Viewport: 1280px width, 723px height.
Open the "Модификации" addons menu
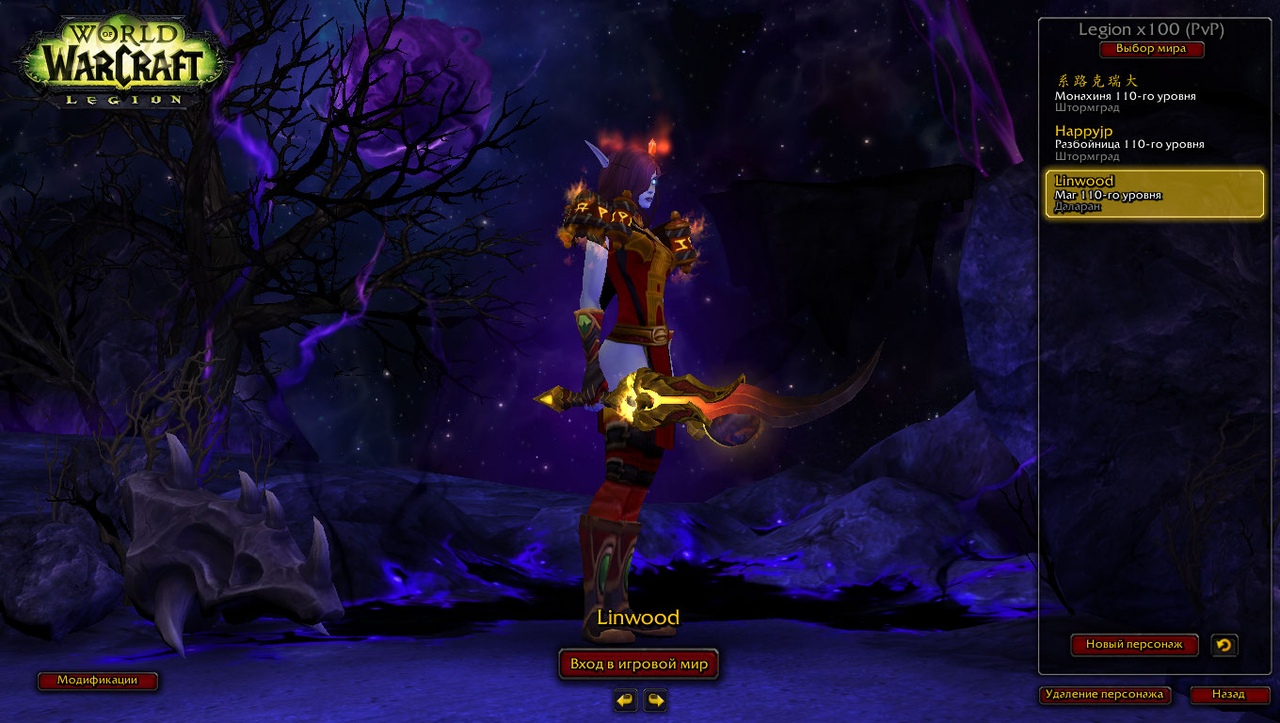[x=97, y=681]
